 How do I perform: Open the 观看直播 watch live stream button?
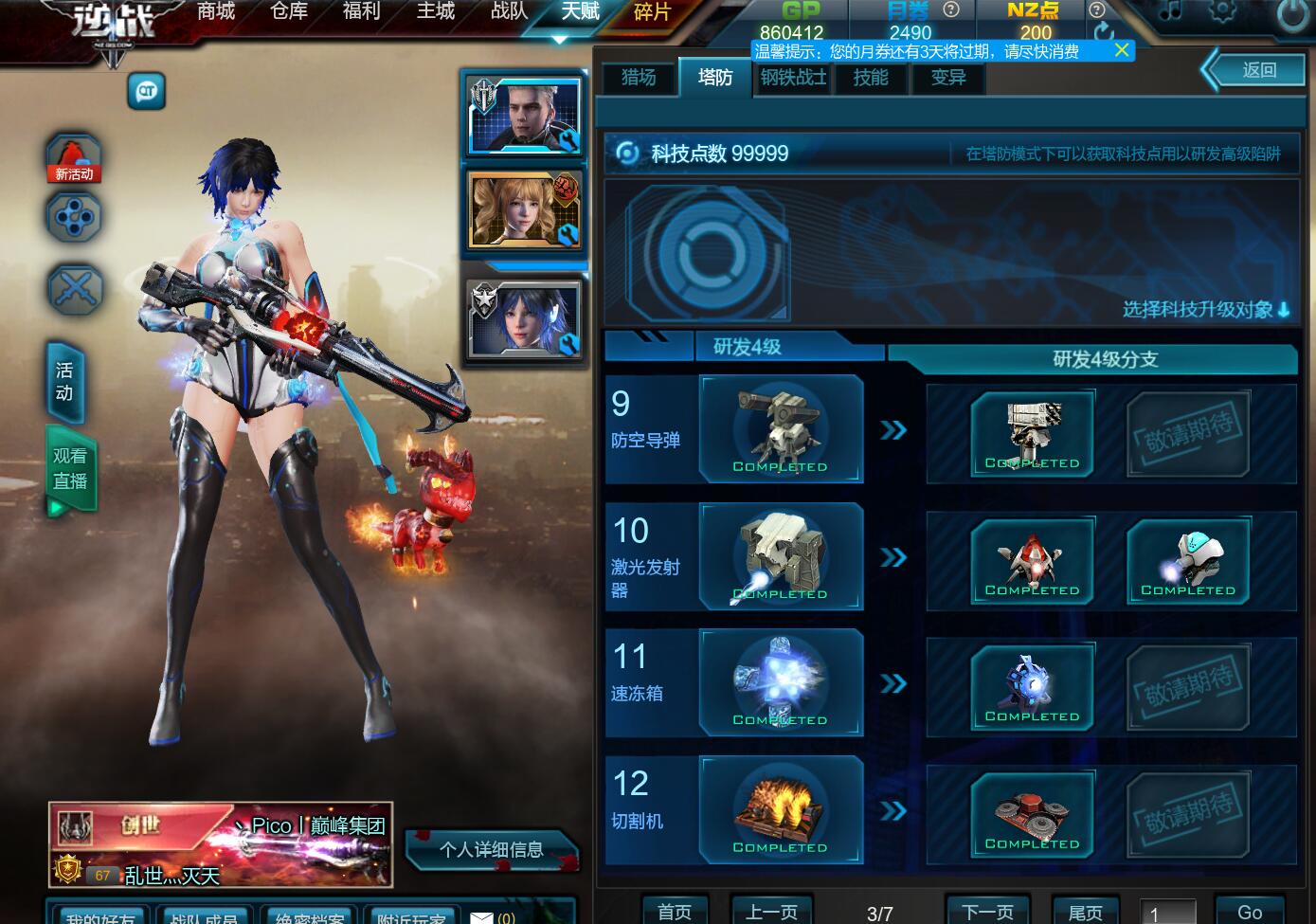(70, 470)
